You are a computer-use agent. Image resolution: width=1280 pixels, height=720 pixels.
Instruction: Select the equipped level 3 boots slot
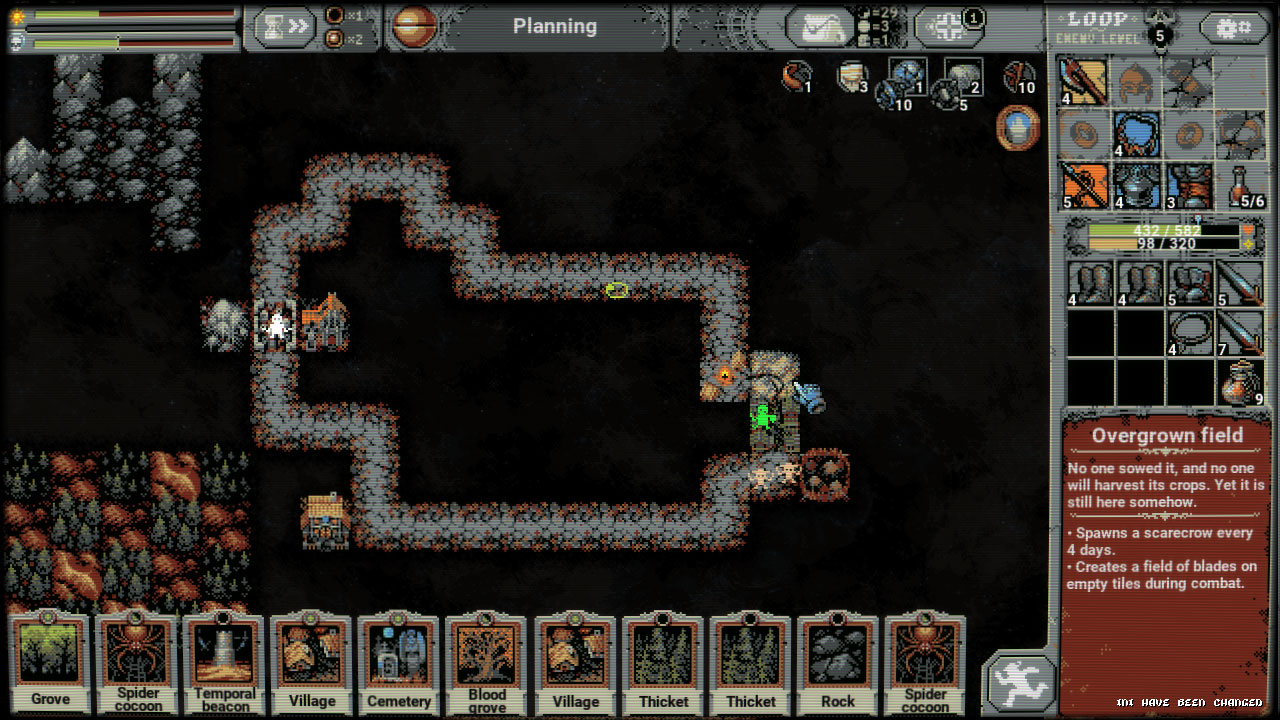click(1189, 186)
